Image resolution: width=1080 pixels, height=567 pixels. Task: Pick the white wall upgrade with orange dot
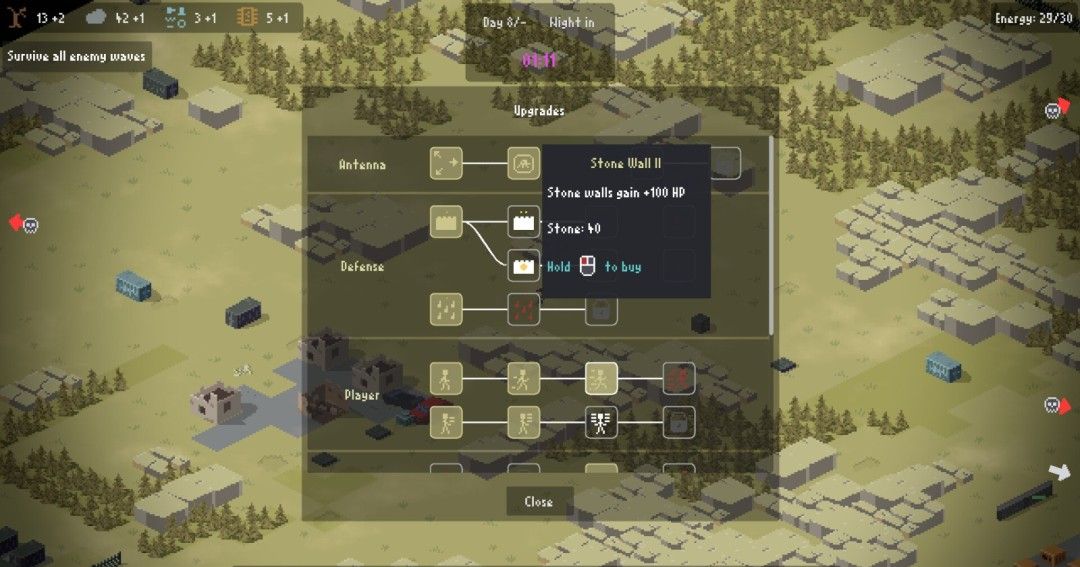(523, 266)
